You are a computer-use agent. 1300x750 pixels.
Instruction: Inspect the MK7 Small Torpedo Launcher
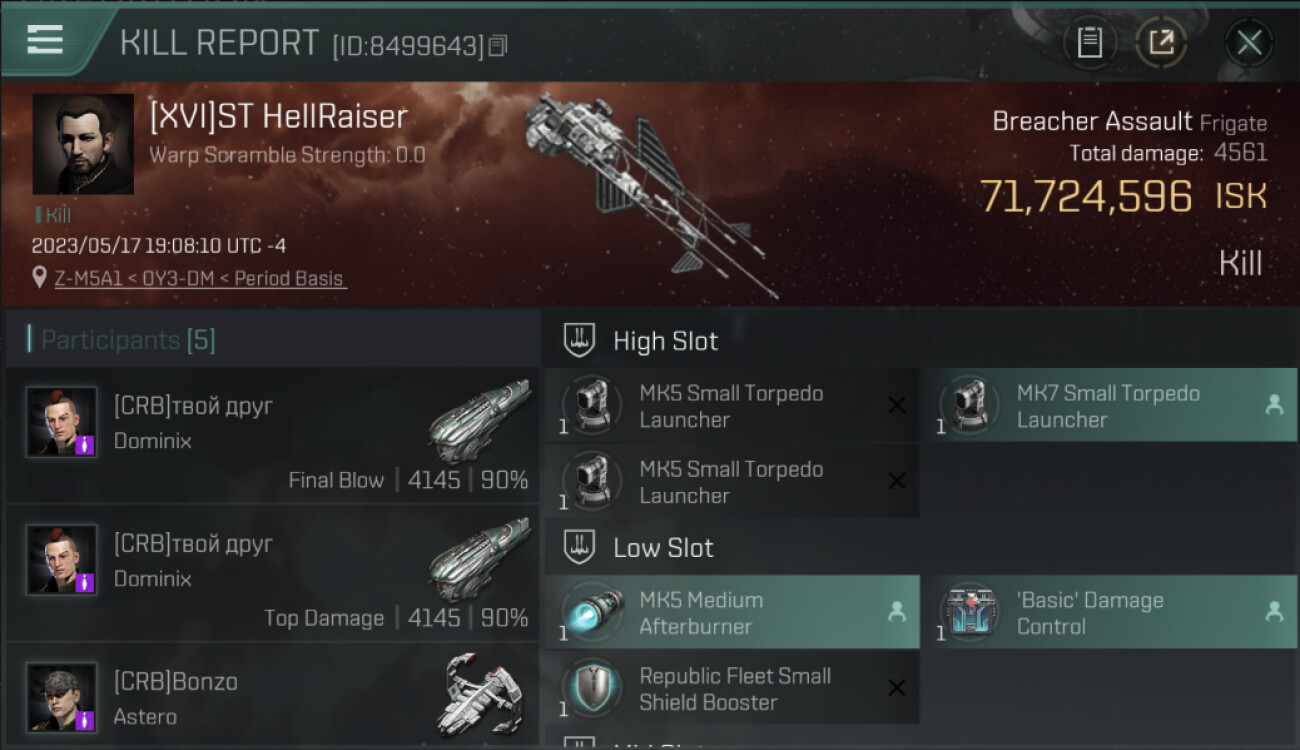tap(1108, 406)
